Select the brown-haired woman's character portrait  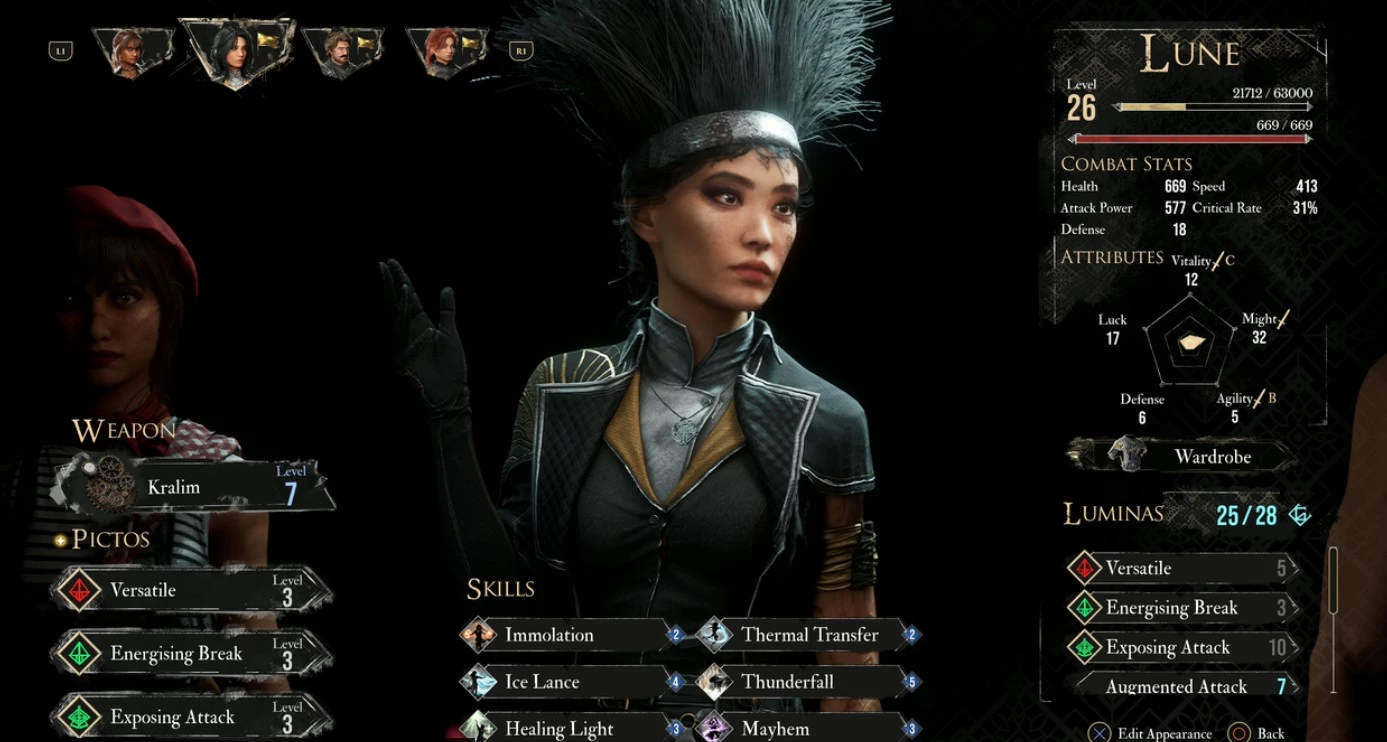tap(131, 52)
